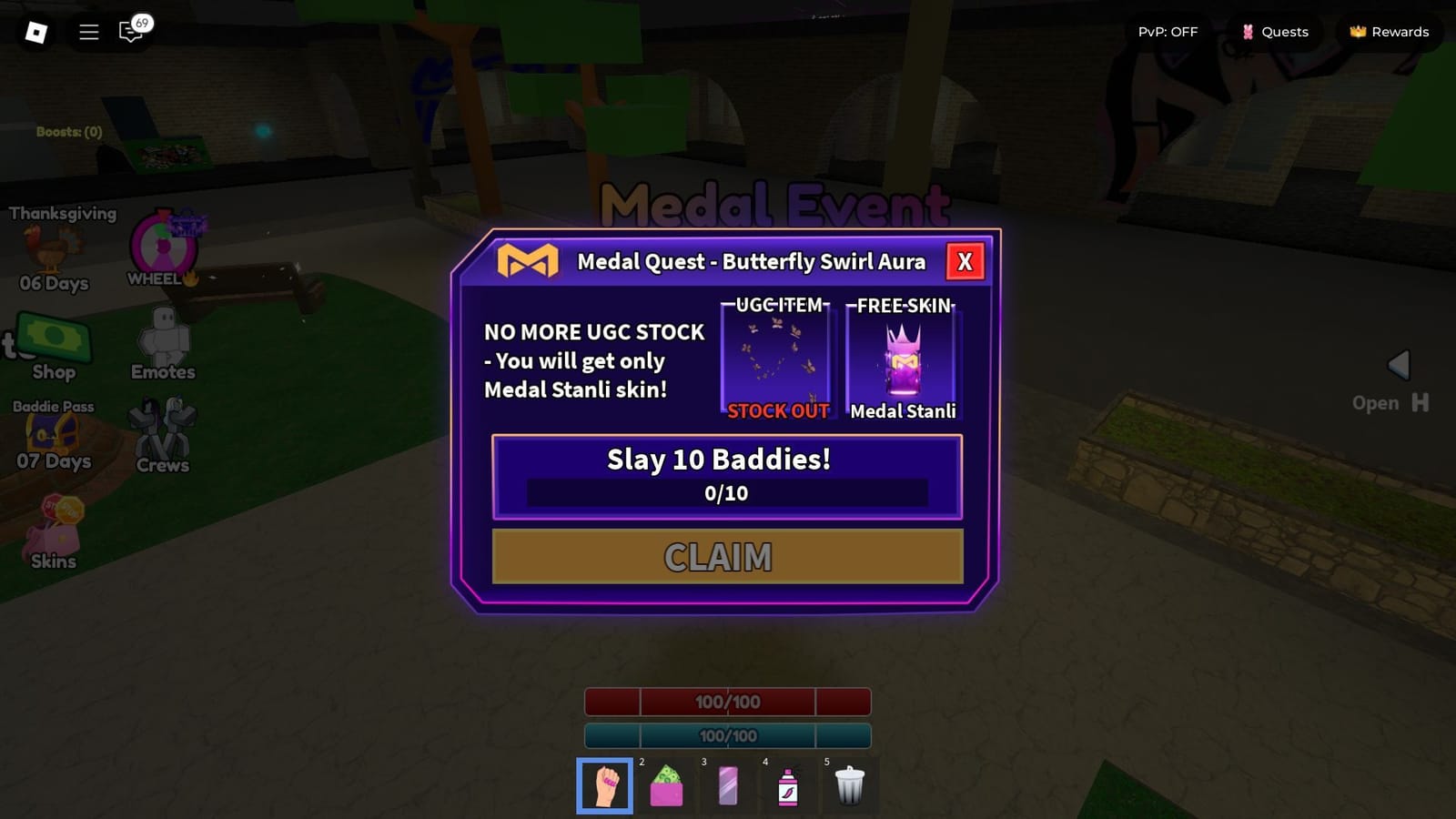Select the Medal Stanli free skin tab
The width and height of the screenshot is (1456, 819).
(x=903, y=359)
